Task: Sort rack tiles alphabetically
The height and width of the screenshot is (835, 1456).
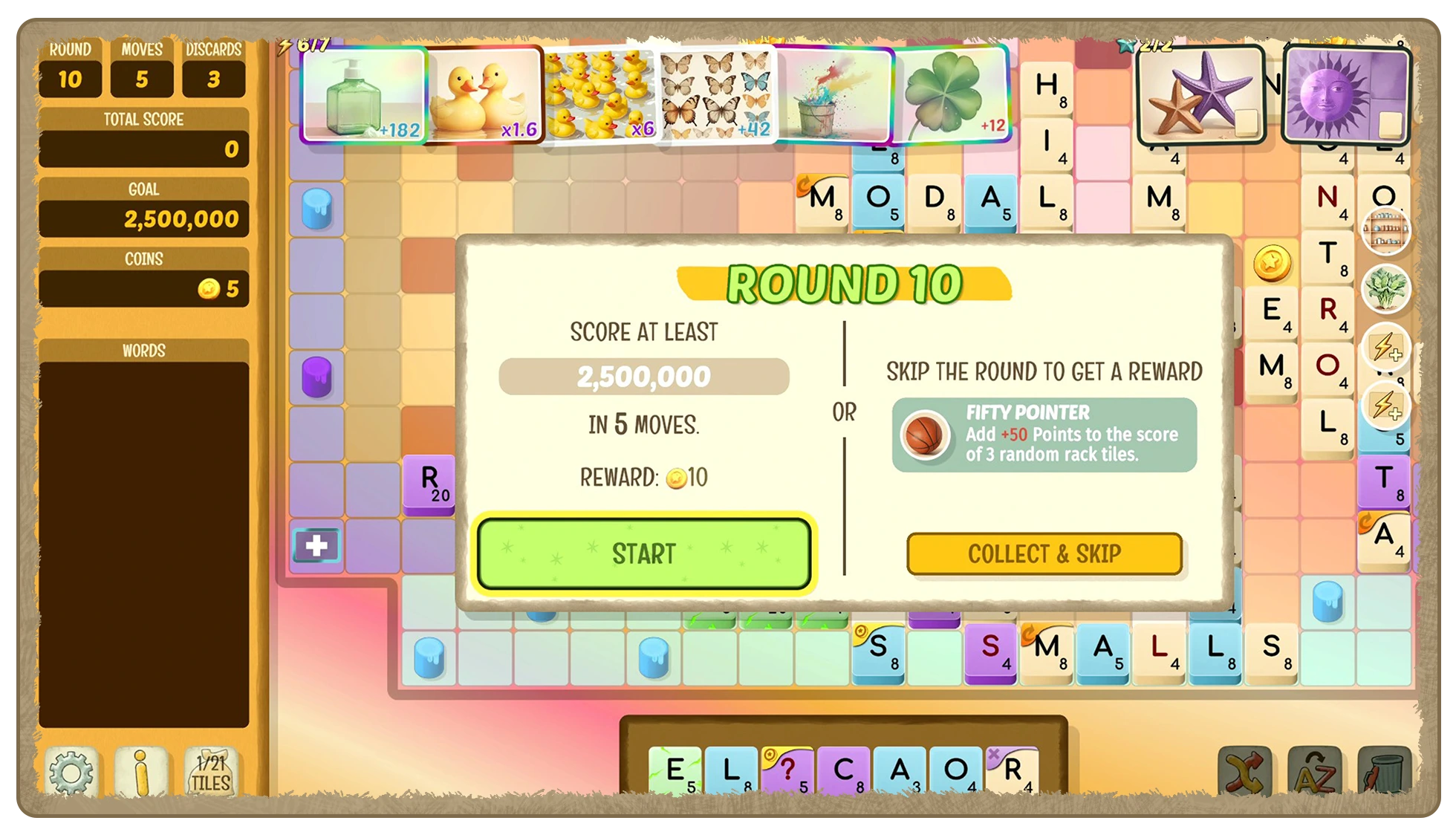Action: (1314, 773)
